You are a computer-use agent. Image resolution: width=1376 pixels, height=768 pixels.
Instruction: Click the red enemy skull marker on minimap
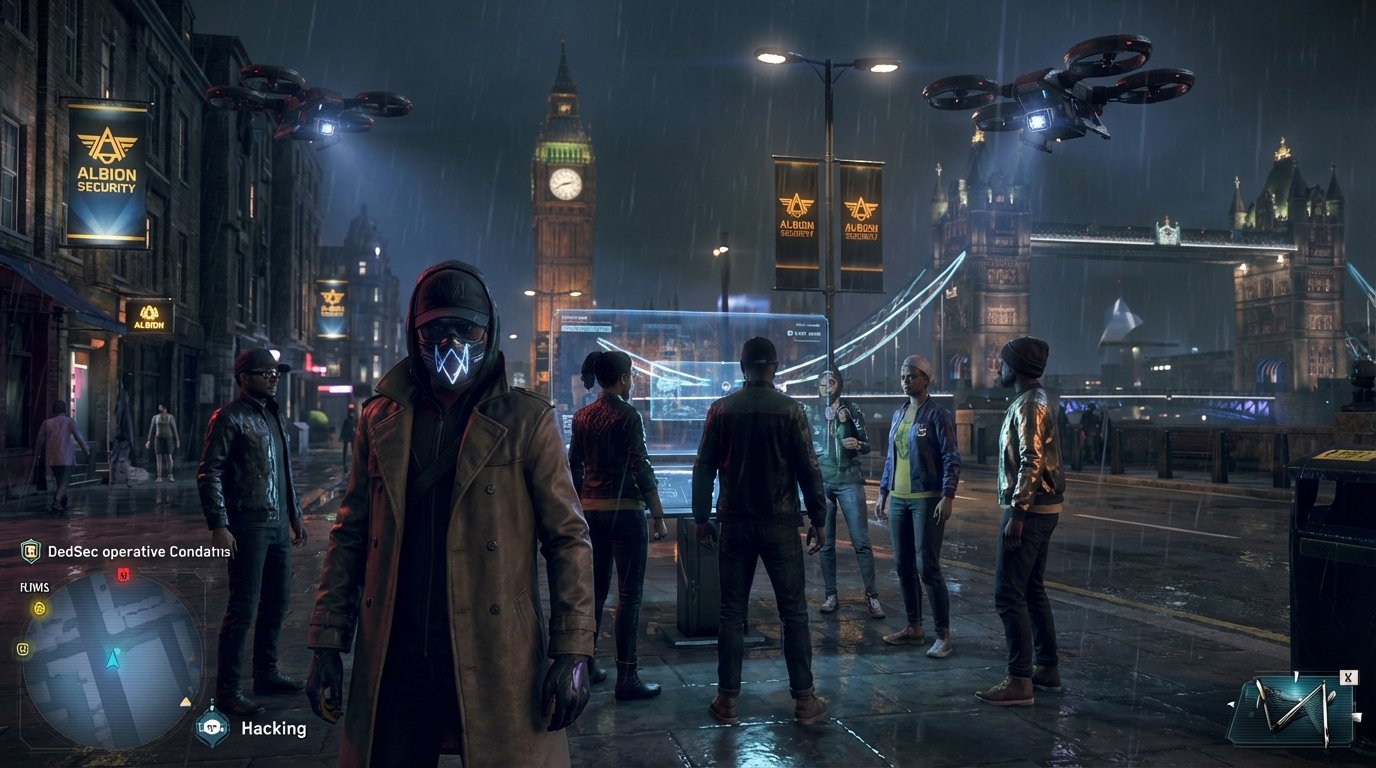(x=121, y=574)
